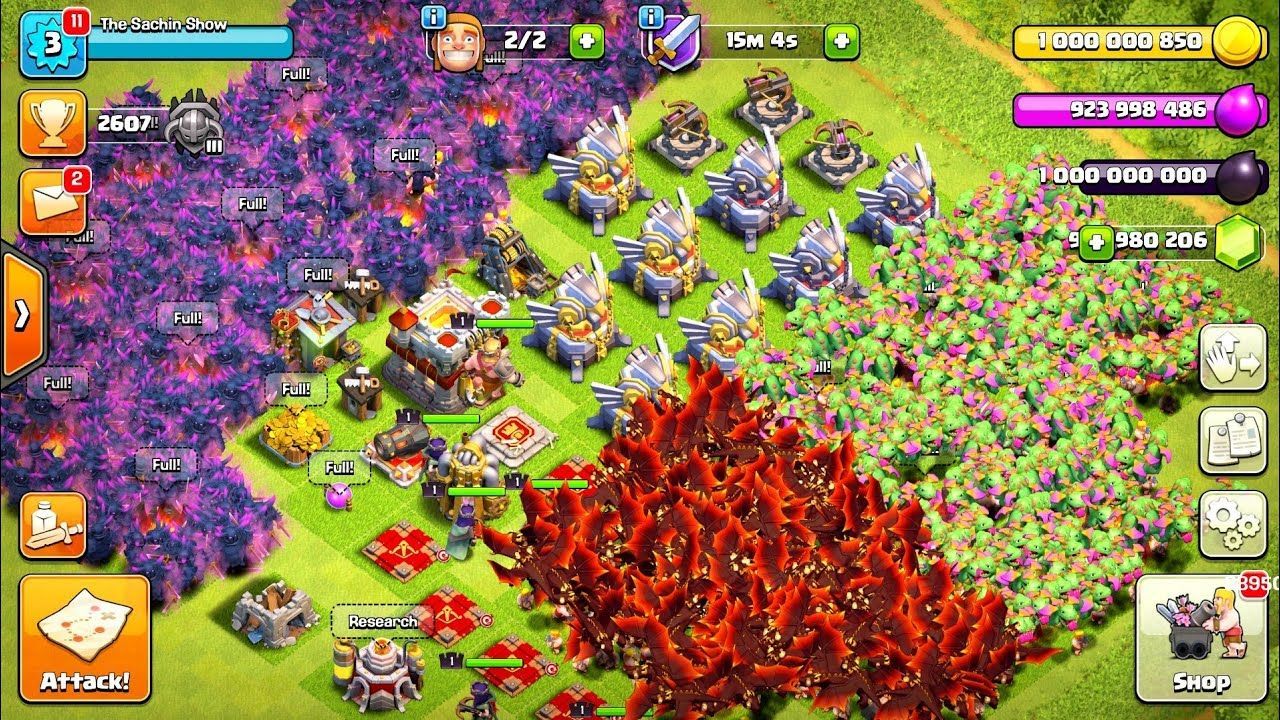Screen dimensions: 1280x720
Task: Expand the orange side arrow panel
Action: pos(22,315)
